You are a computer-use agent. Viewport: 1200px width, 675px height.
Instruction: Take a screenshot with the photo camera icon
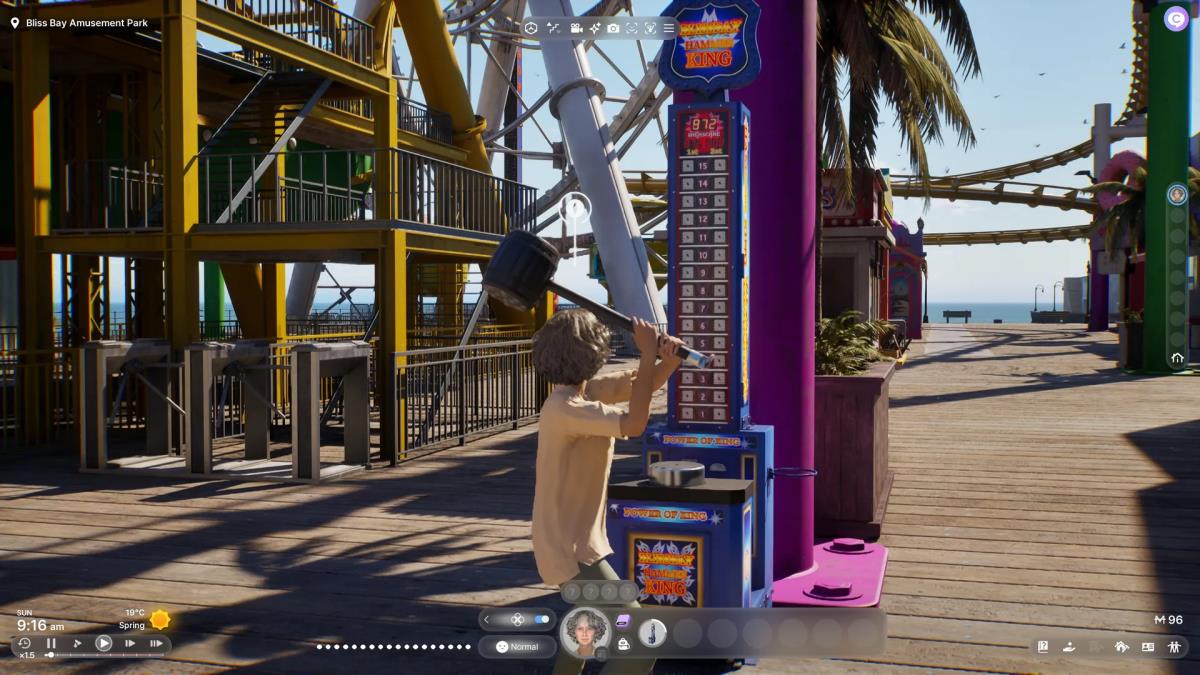[x=613, y=28]
